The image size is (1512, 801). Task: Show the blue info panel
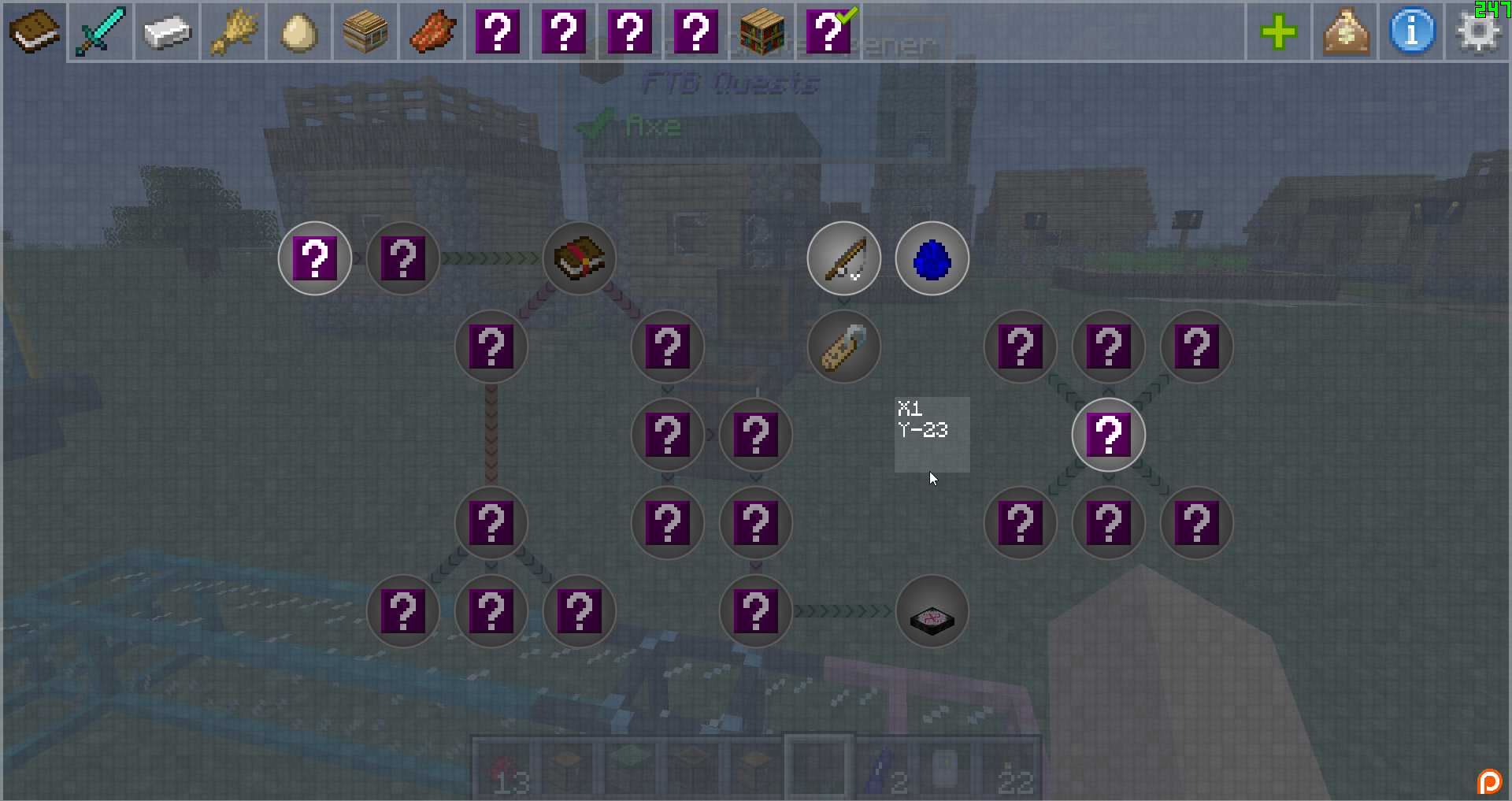(x=1412, y=32)
